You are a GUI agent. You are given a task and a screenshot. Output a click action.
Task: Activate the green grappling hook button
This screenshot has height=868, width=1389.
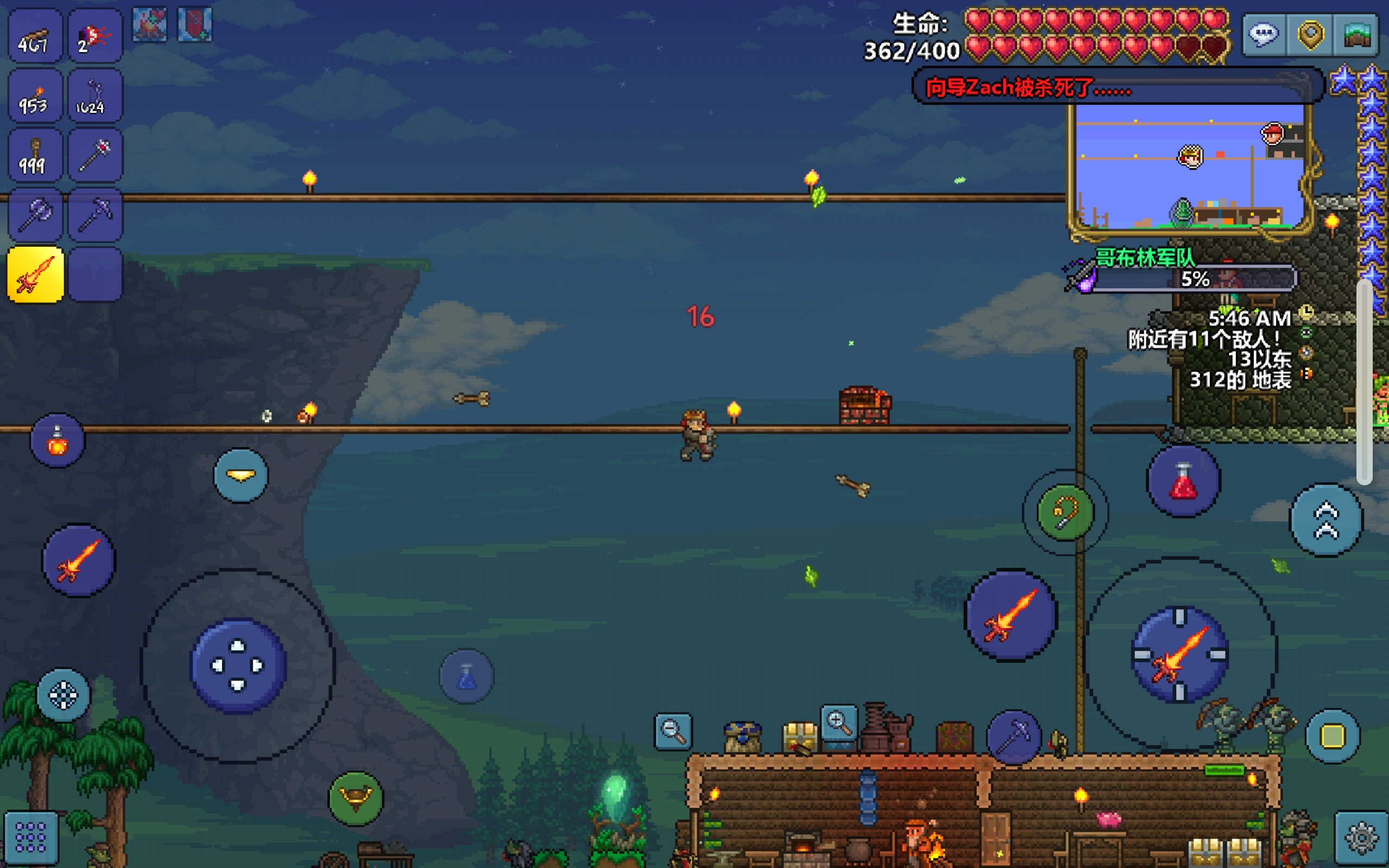point(1065,513)
